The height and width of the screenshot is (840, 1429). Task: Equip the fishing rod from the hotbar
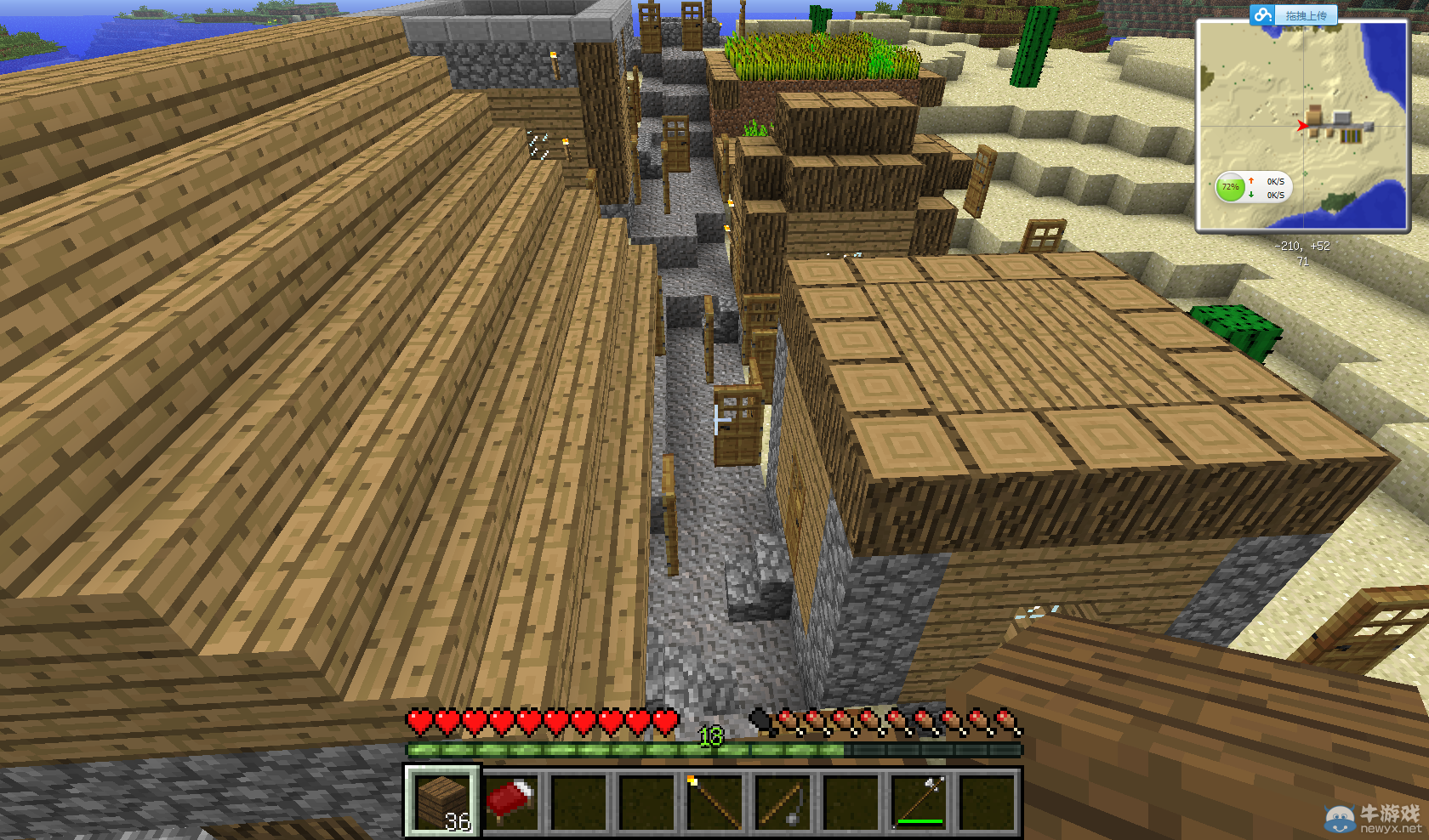pyautogui.click(x=782, y=801)
